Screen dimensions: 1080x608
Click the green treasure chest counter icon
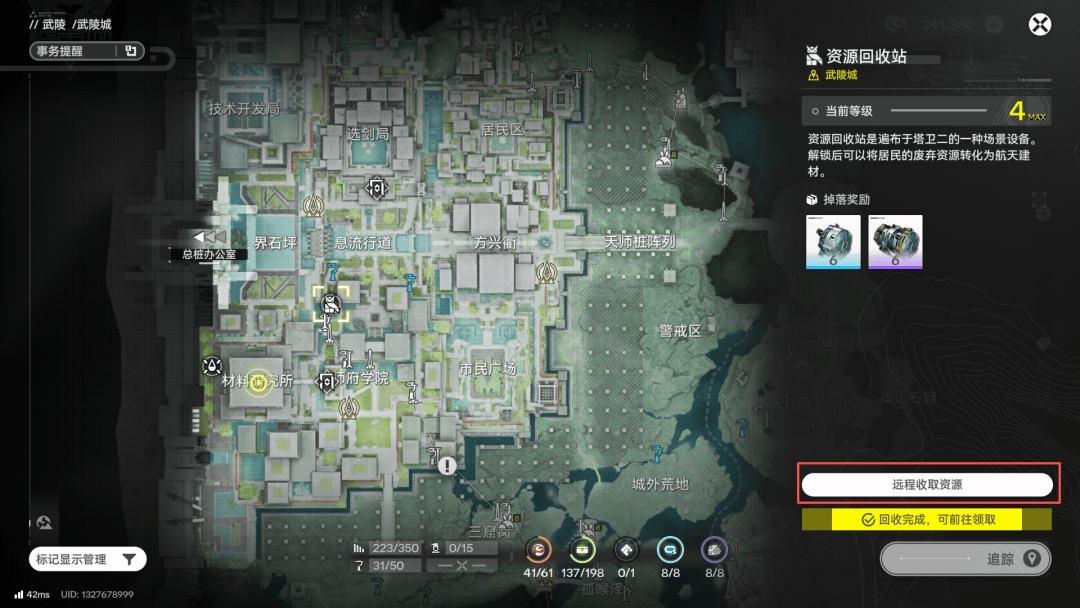click(583, 549)
